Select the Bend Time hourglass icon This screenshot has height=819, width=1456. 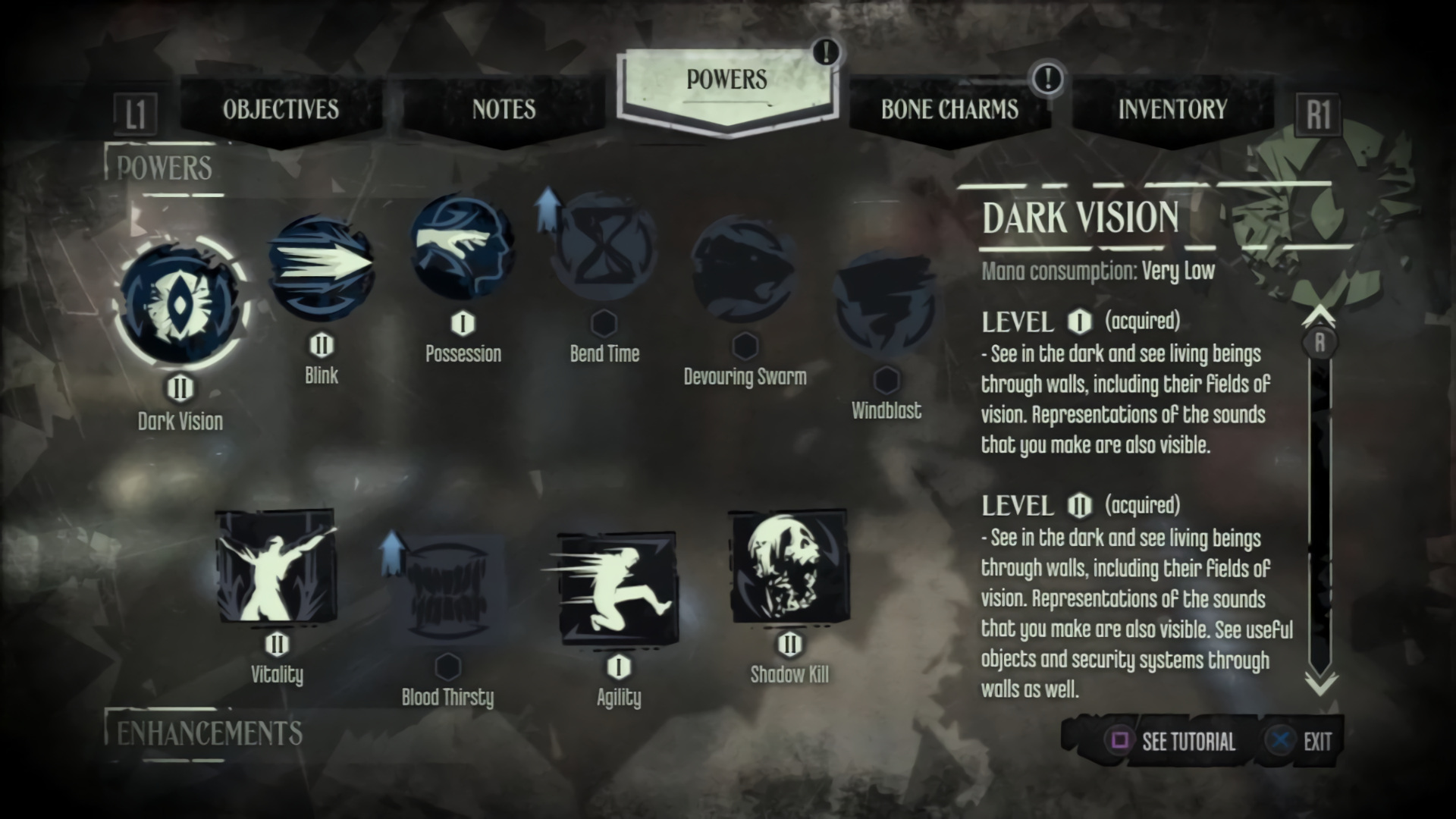pos(604,247)
